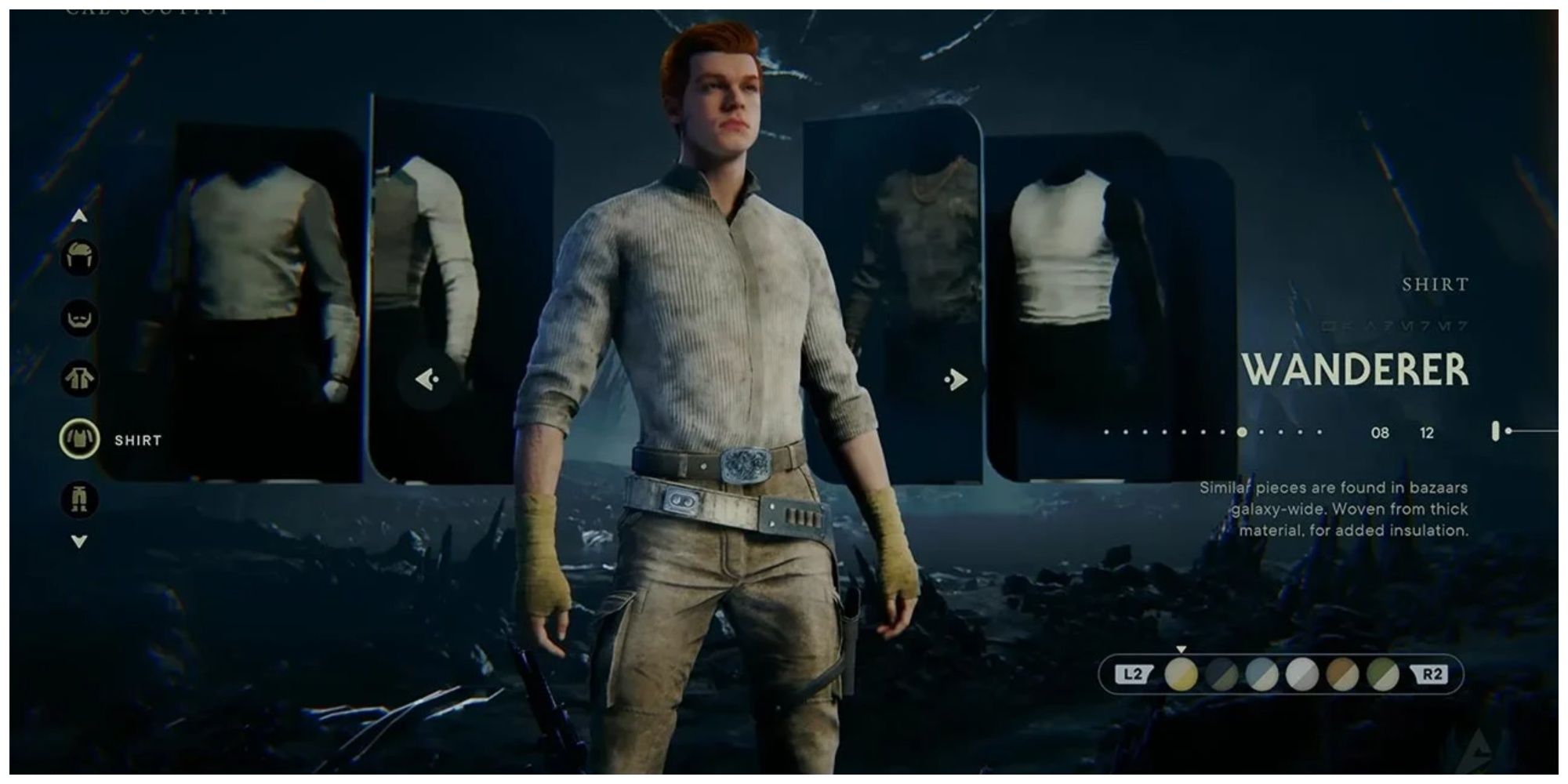
Task: Select the enlarged active dot in the shirt pagination
Action: [x=1242, y=431]
